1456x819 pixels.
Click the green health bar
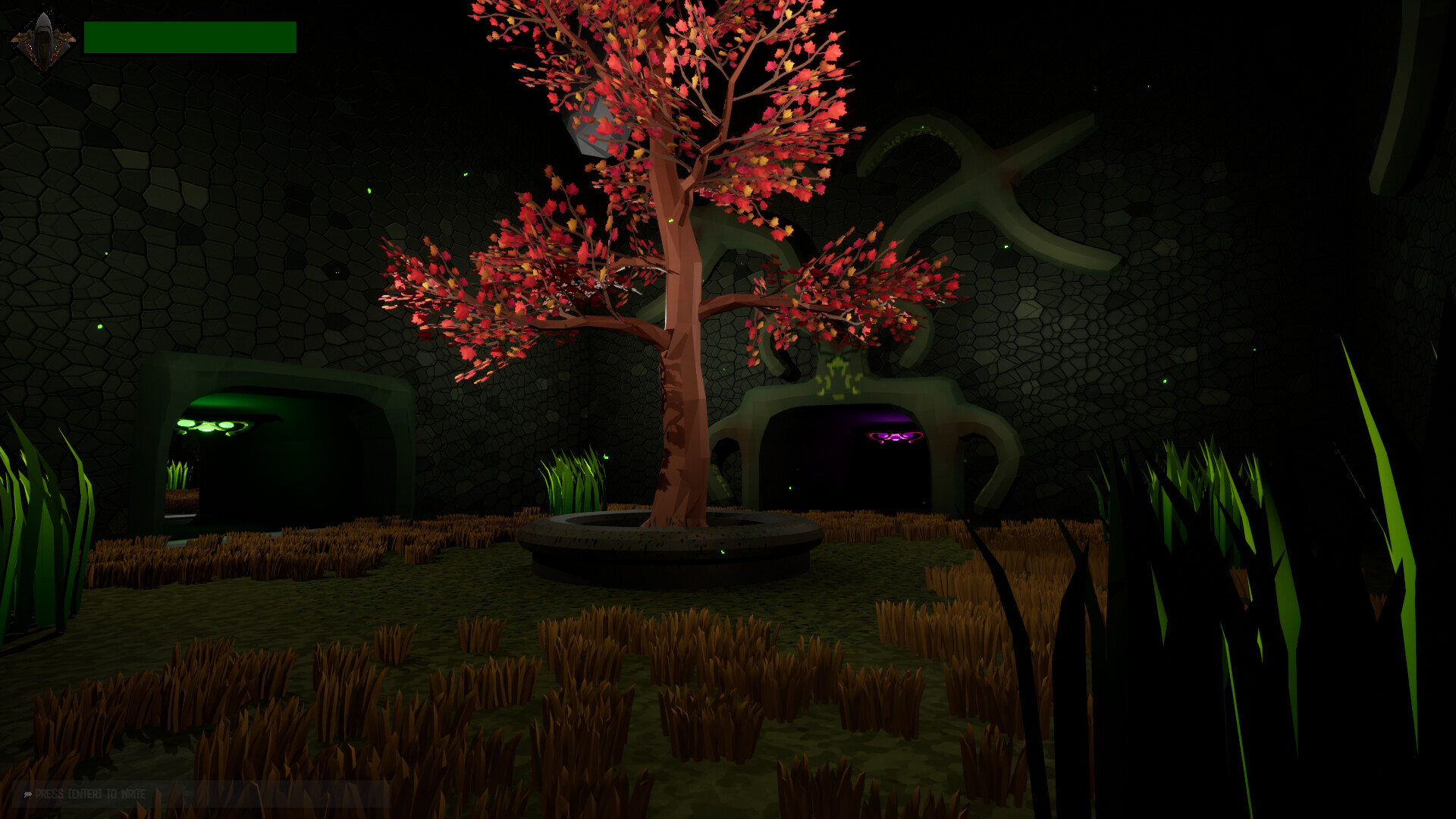point(190,36)
